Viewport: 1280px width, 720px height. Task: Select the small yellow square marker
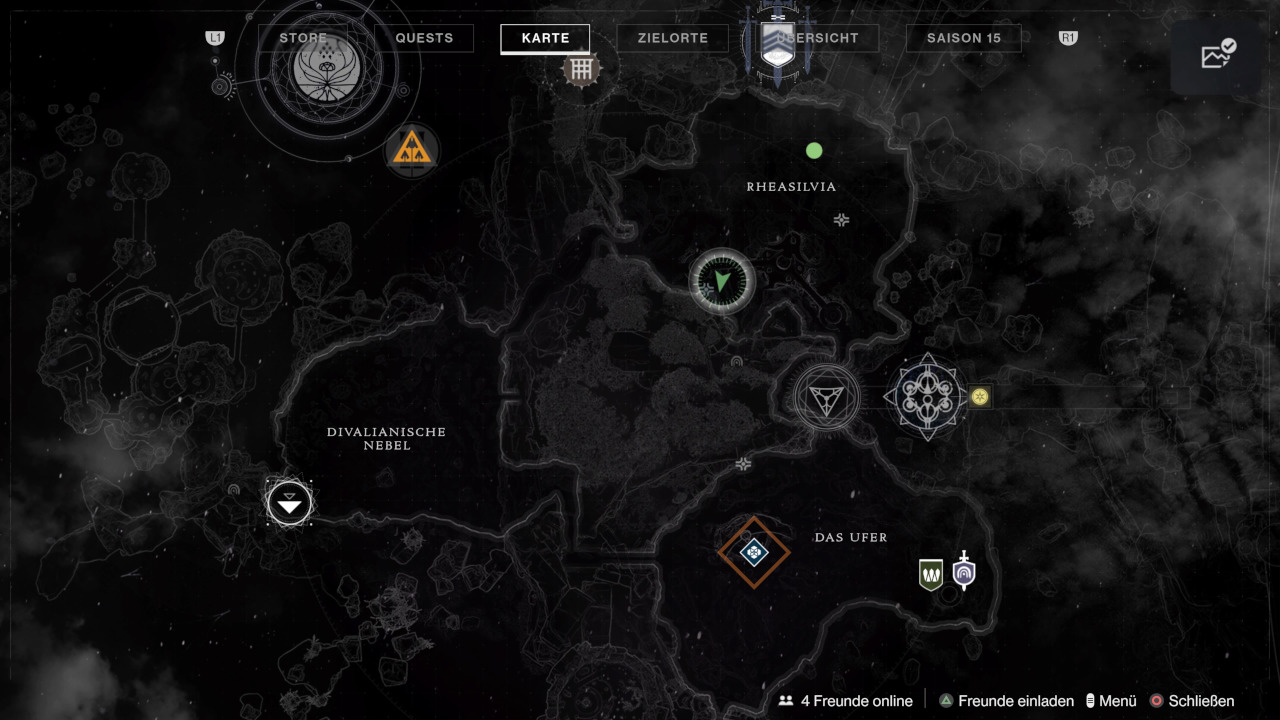[980, 397]
